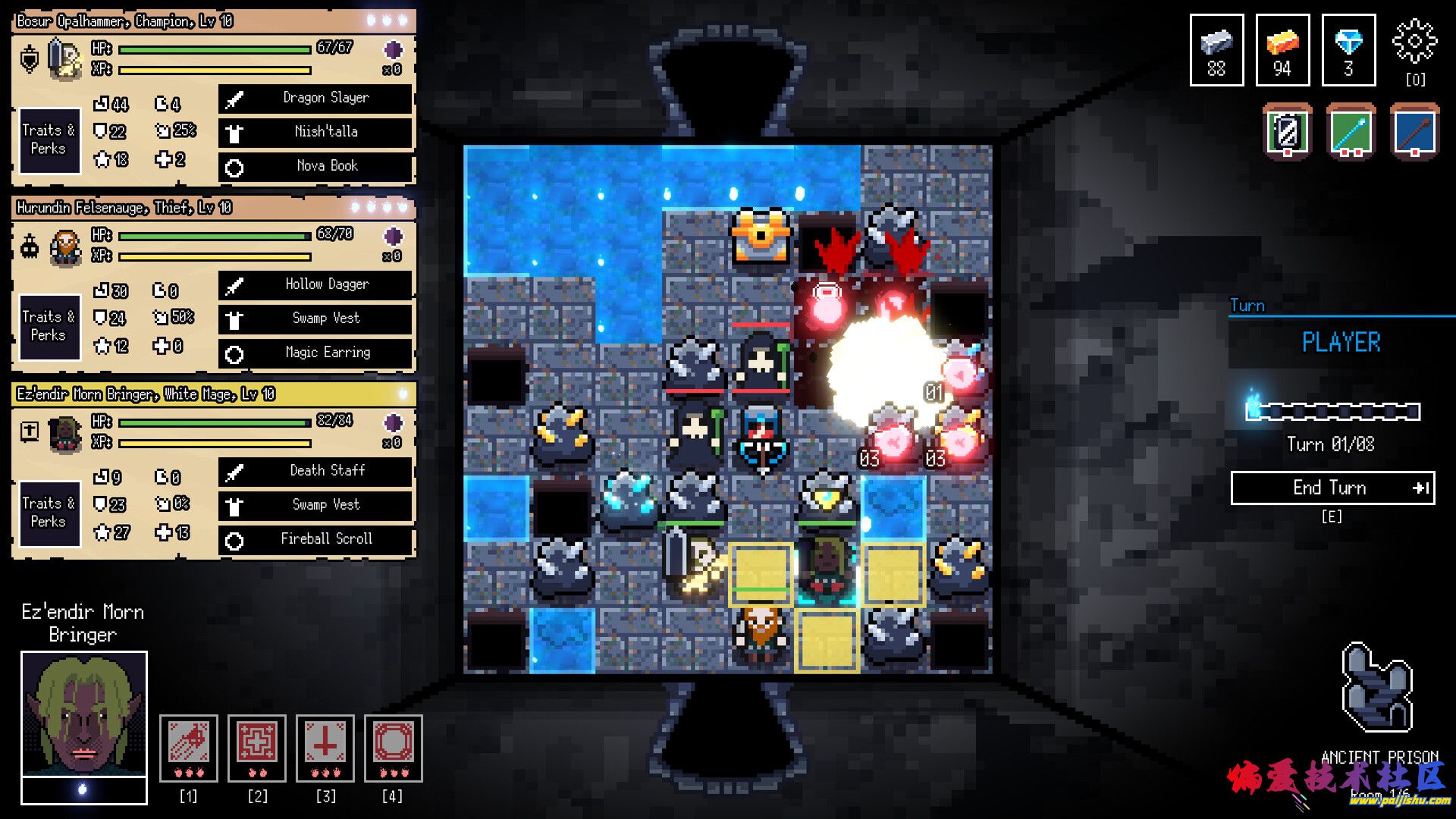Select the Death Staff weapon slot
Image resolution: width=1456 pixels, height=819 pixels.
[x=315, y=471]
